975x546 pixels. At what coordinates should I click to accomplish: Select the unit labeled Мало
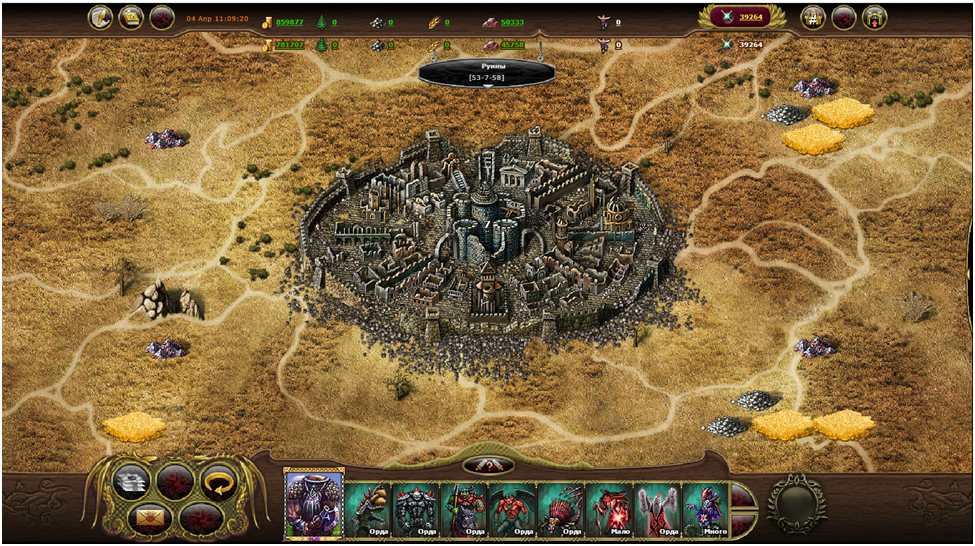(x=609, y=509)
